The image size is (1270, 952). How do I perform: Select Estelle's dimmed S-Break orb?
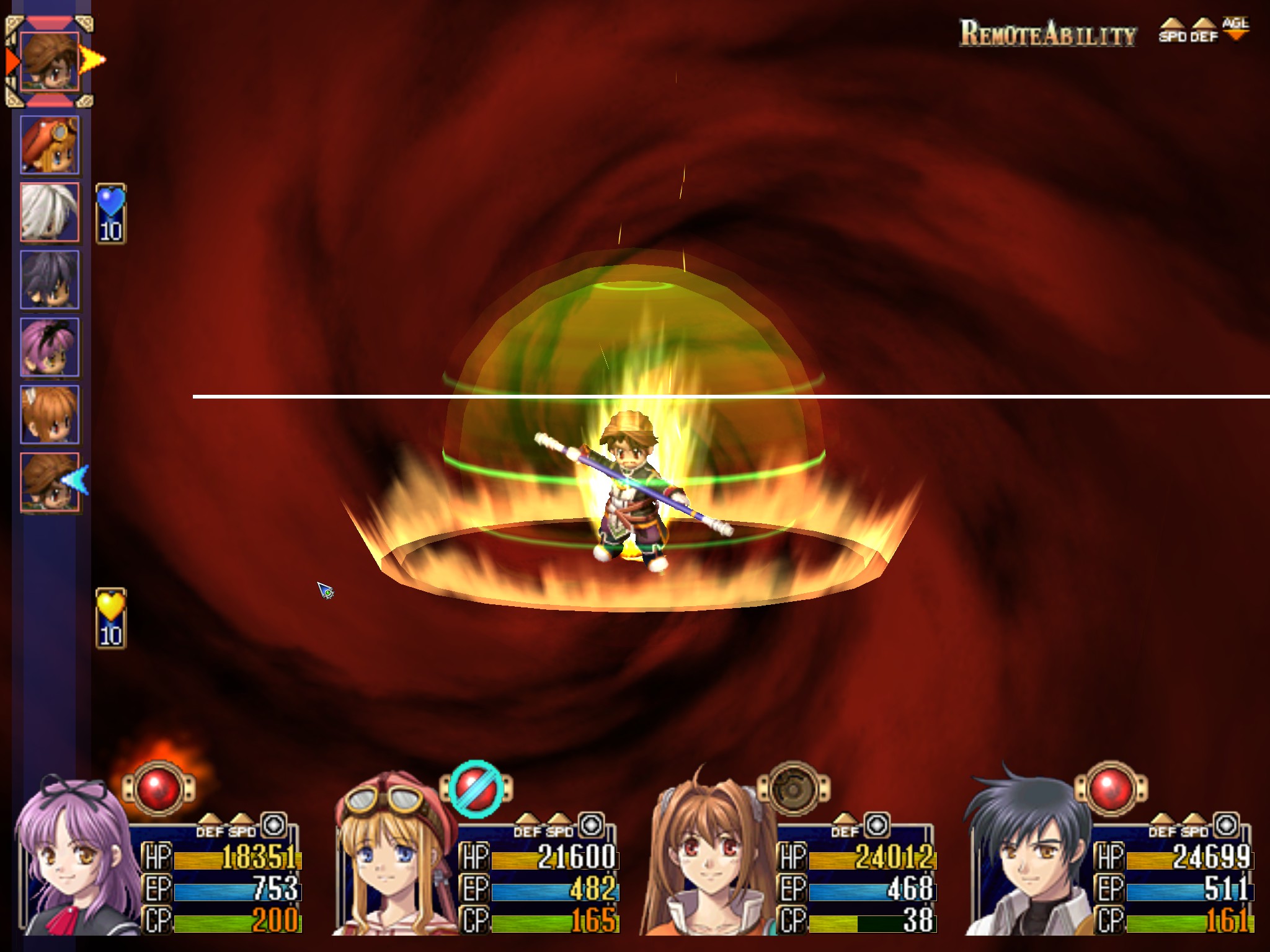793,788
